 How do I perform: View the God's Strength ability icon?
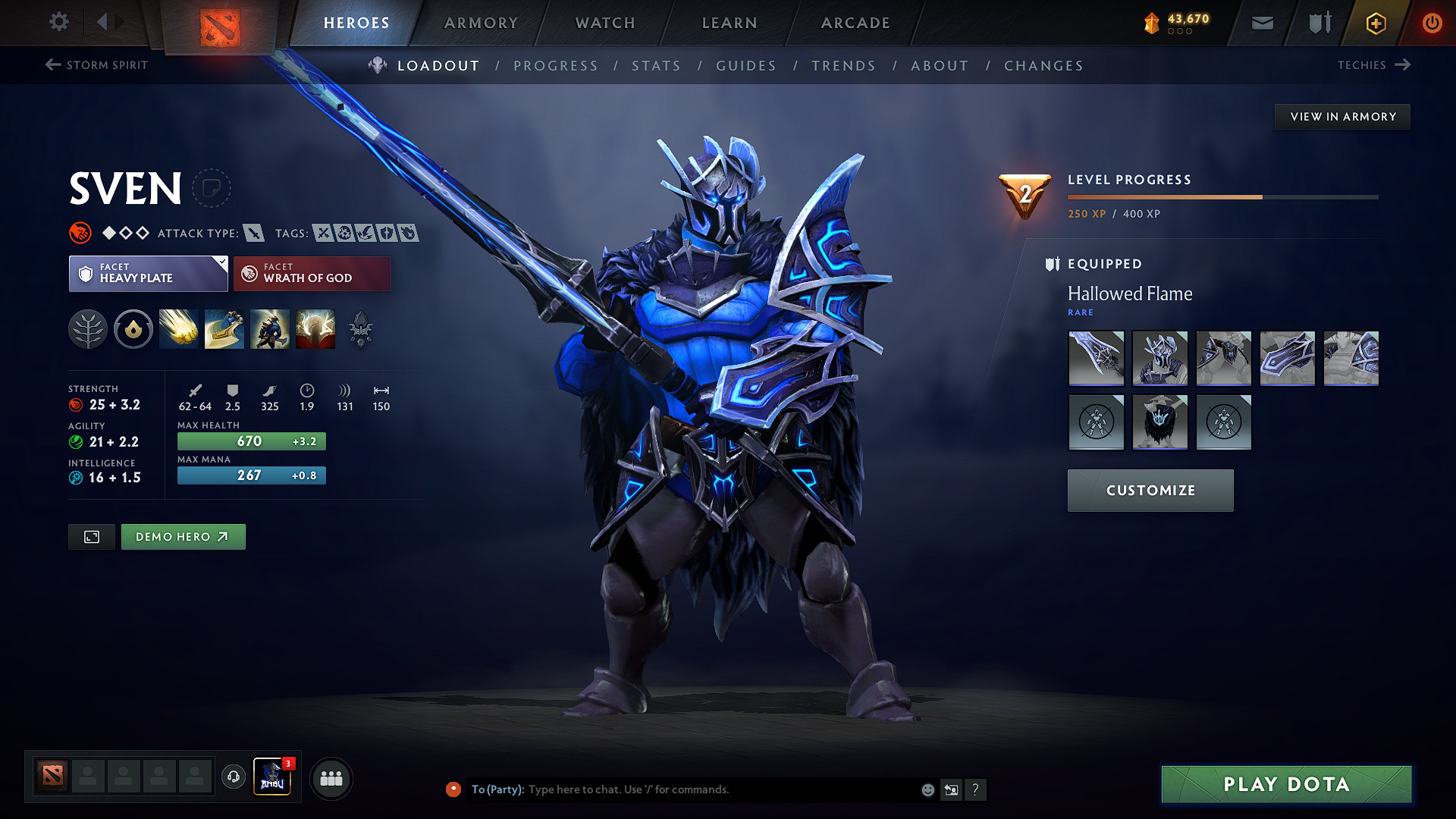[x=315, y=329]
